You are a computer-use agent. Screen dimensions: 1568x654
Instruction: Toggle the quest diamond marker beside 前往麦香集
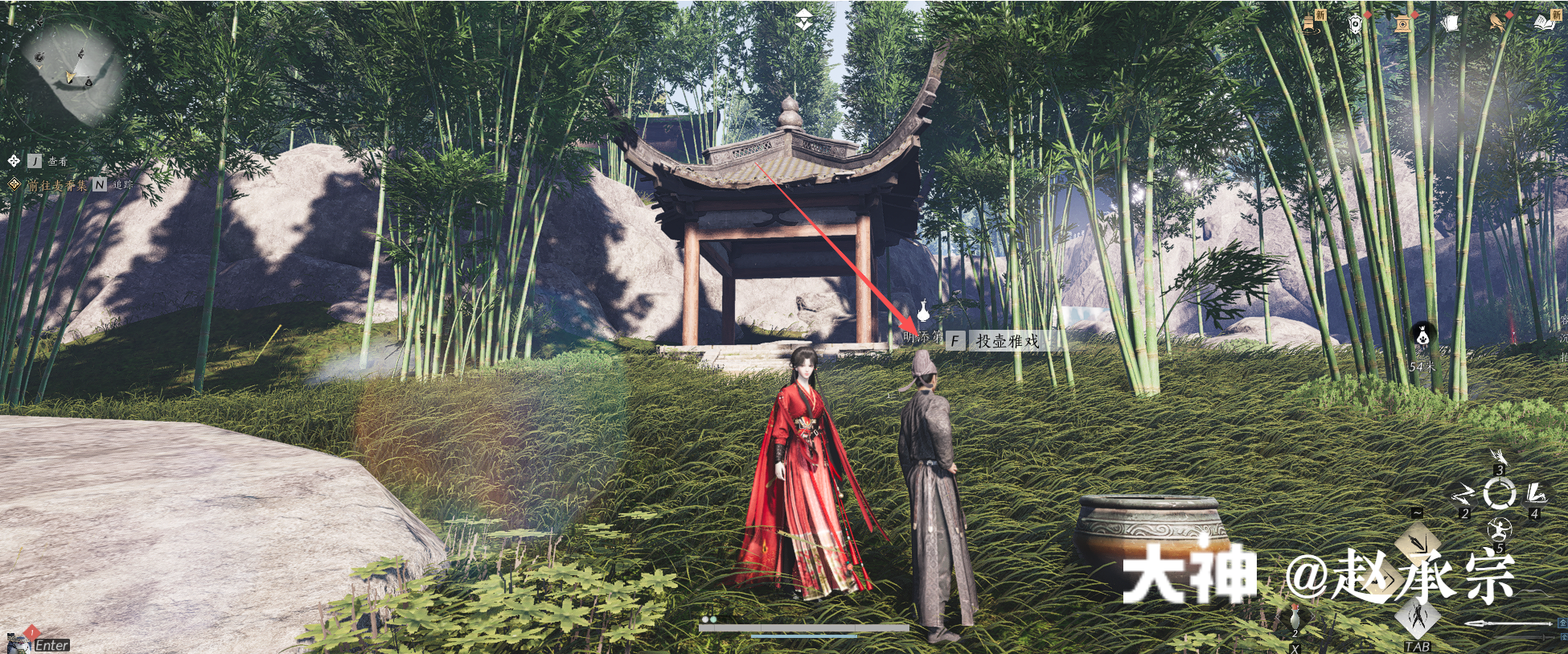point(14,184)
